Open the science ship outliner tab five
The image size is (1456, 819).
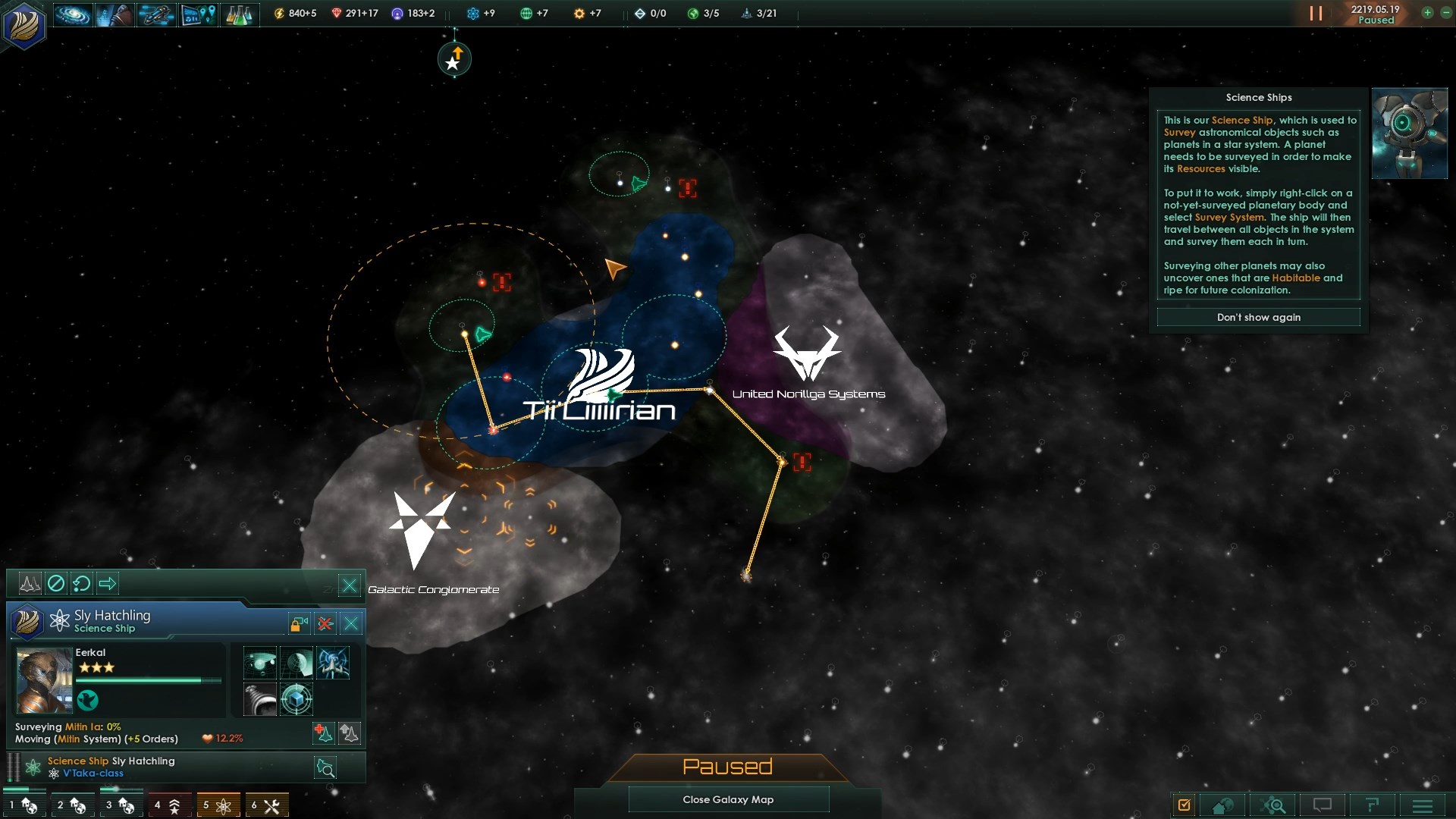coord(218,805)
